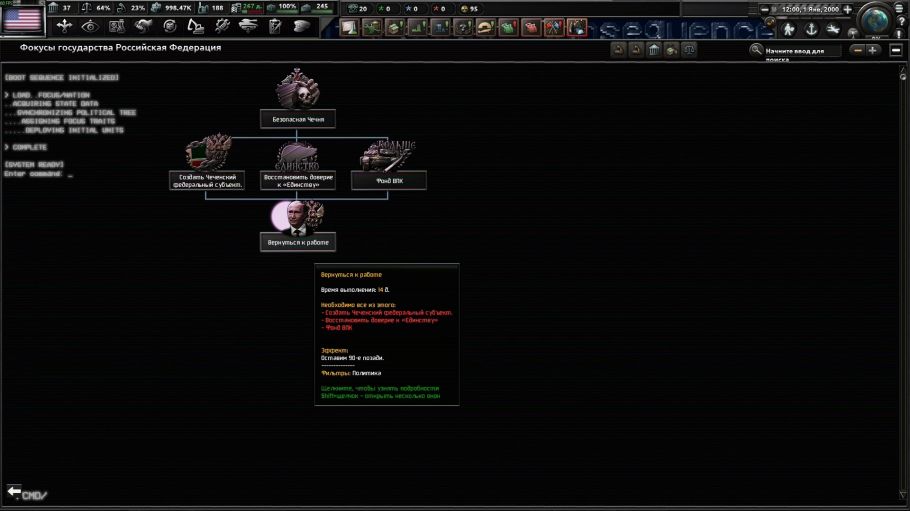Start the «Вернуться к работе» focus
The image size is (910, 511).
click(x=298, y=241)
